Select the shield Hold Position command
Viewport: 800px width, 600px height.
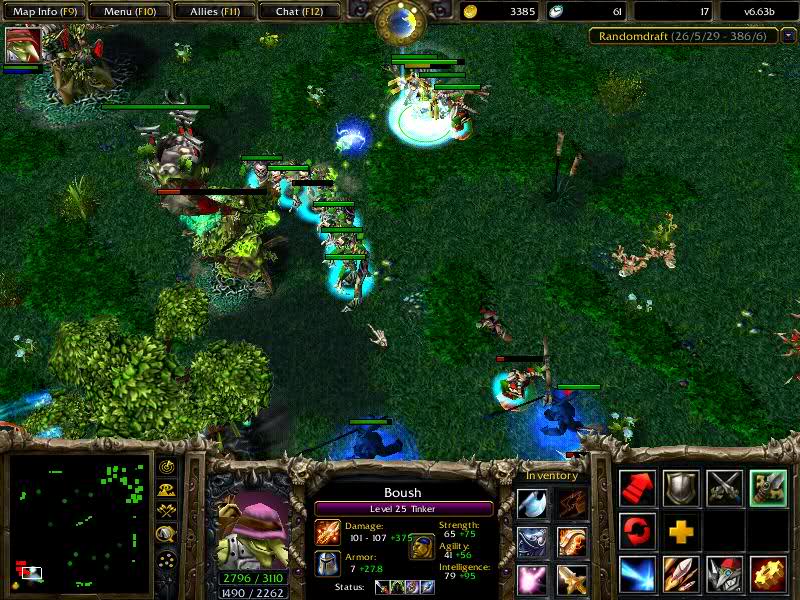tap(681, 487)
